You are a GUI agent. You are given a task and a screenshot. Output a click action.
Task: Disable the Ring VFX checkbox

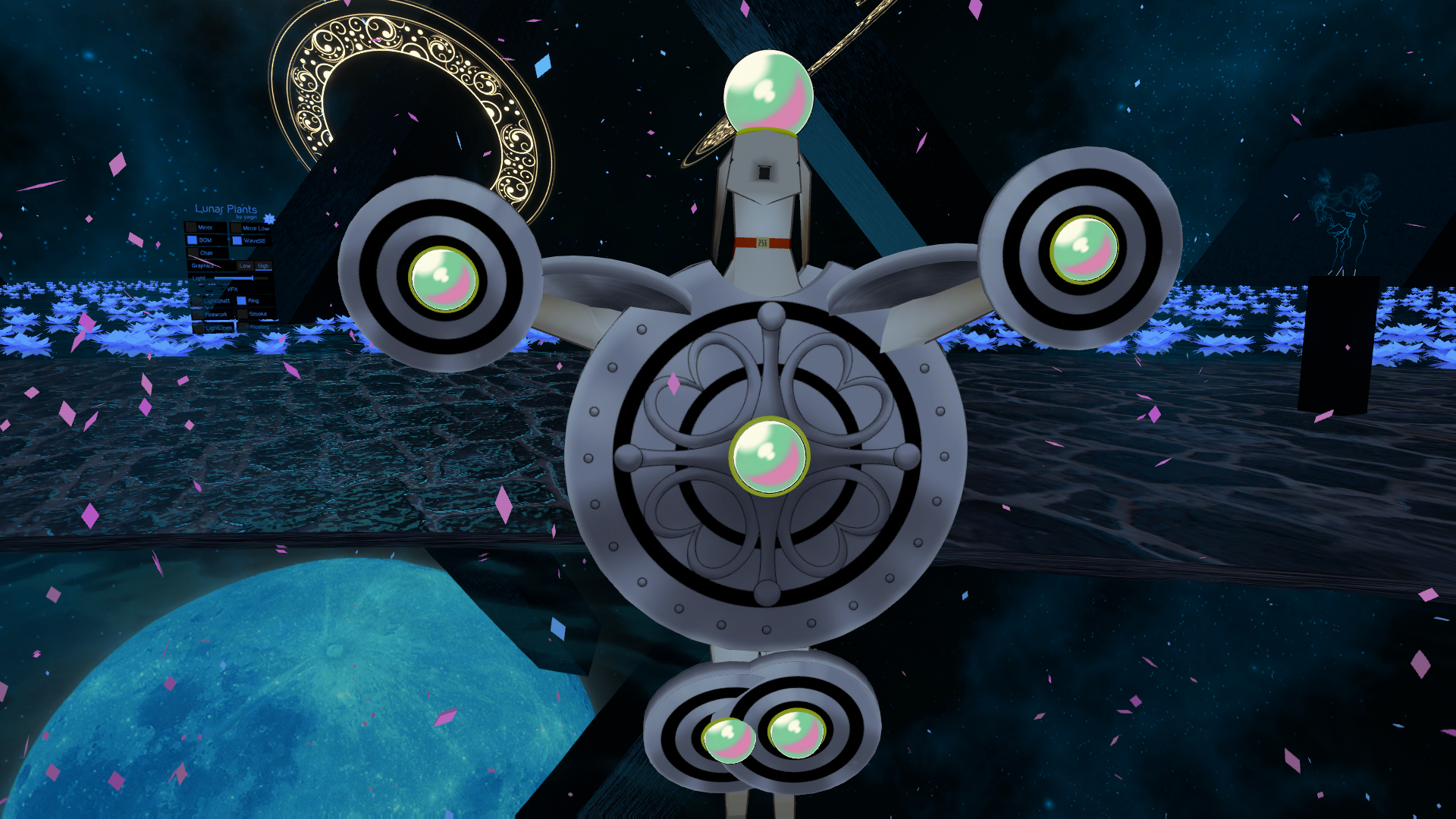[x=241, y=301]
